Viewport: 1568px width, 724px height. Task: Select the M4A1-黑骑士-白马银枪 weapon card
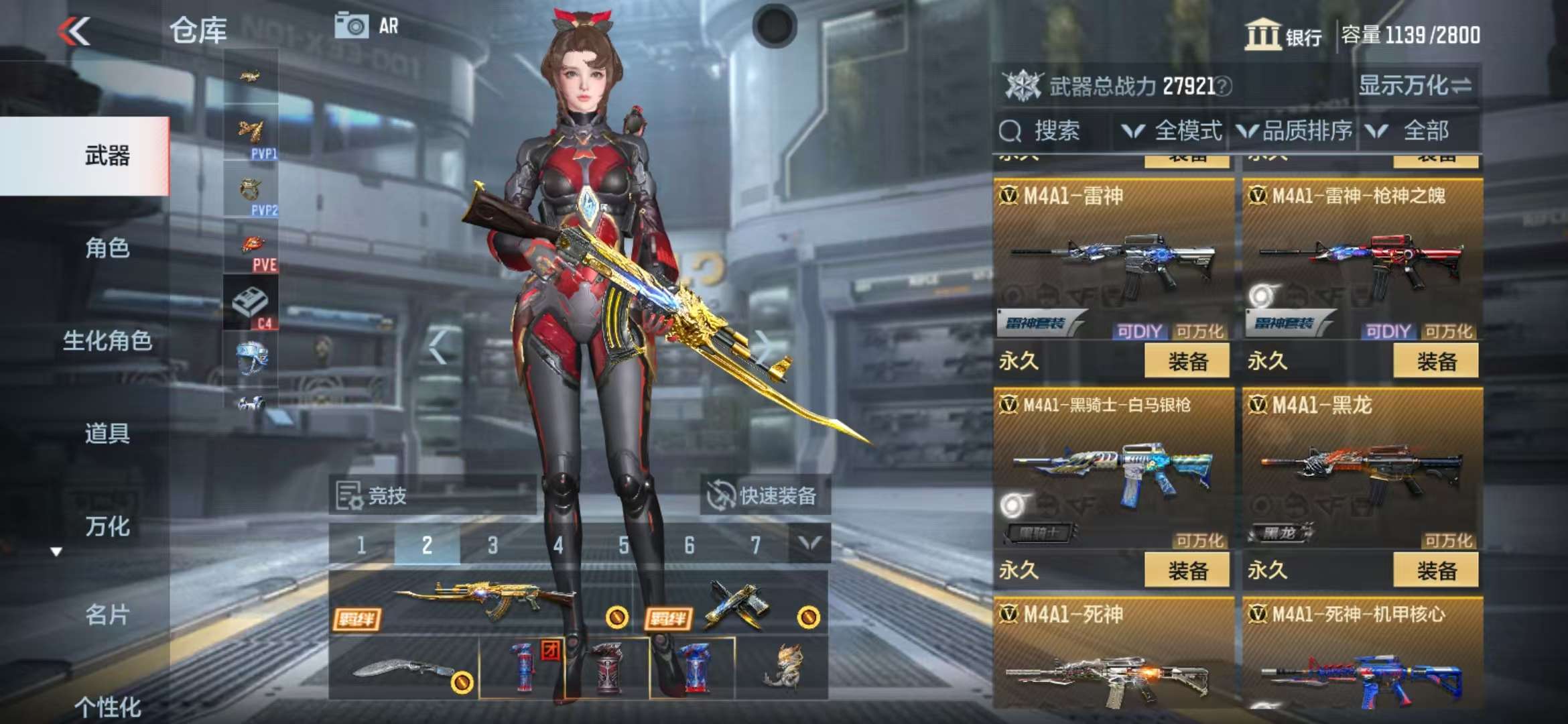[1113, 469]
